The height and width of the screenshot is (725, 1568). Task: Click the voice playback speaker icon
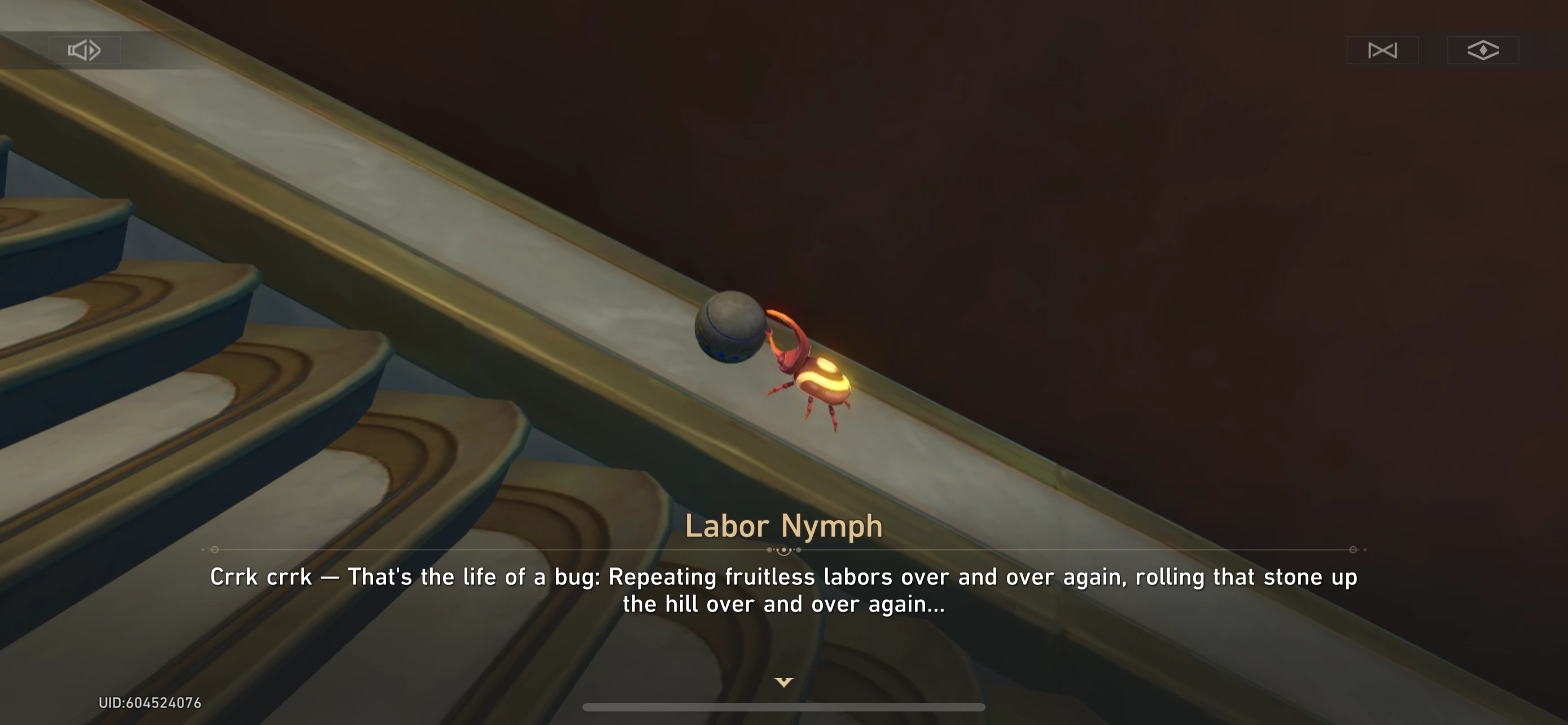(x=84, y=50)
